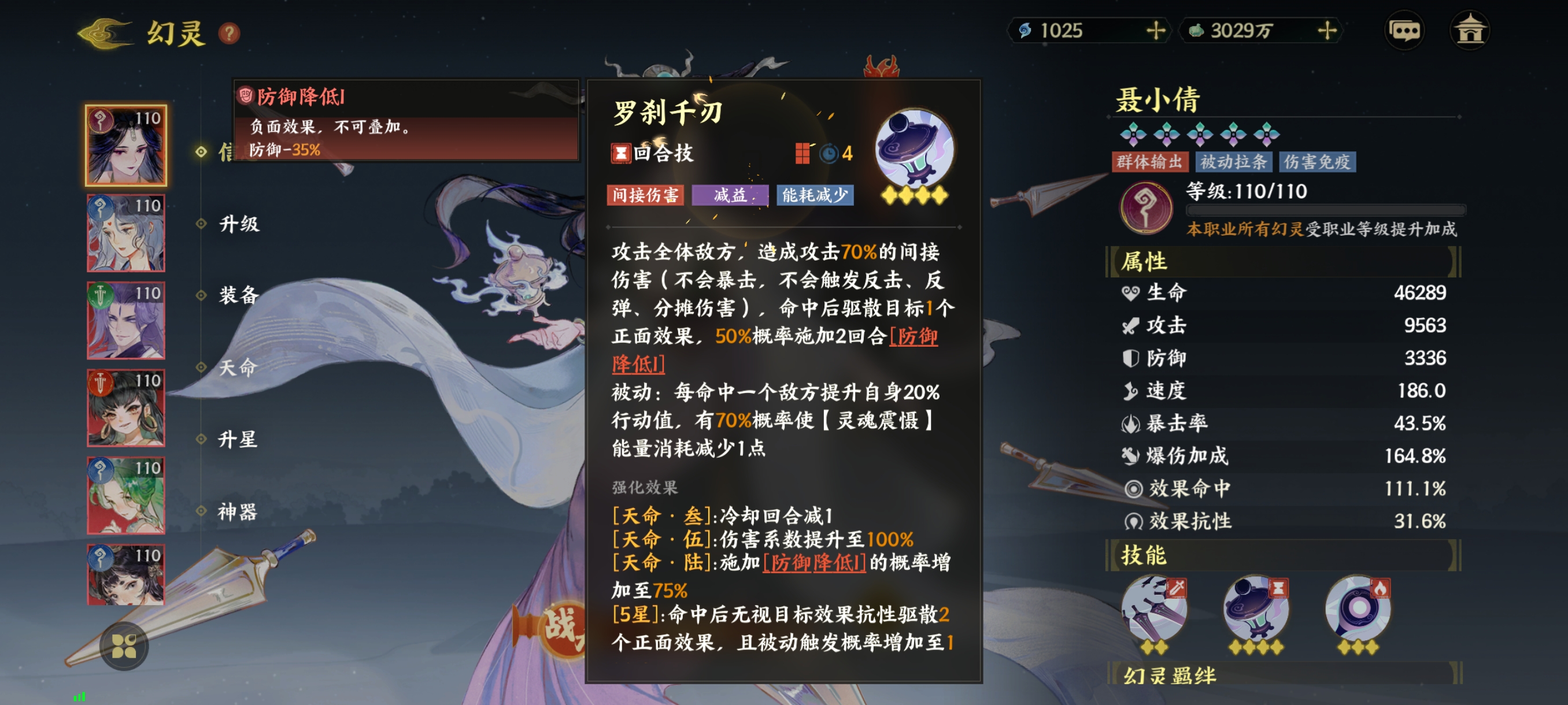Select the second character portrait on the left
1568x705 pixels.
[x=125, y=231]
